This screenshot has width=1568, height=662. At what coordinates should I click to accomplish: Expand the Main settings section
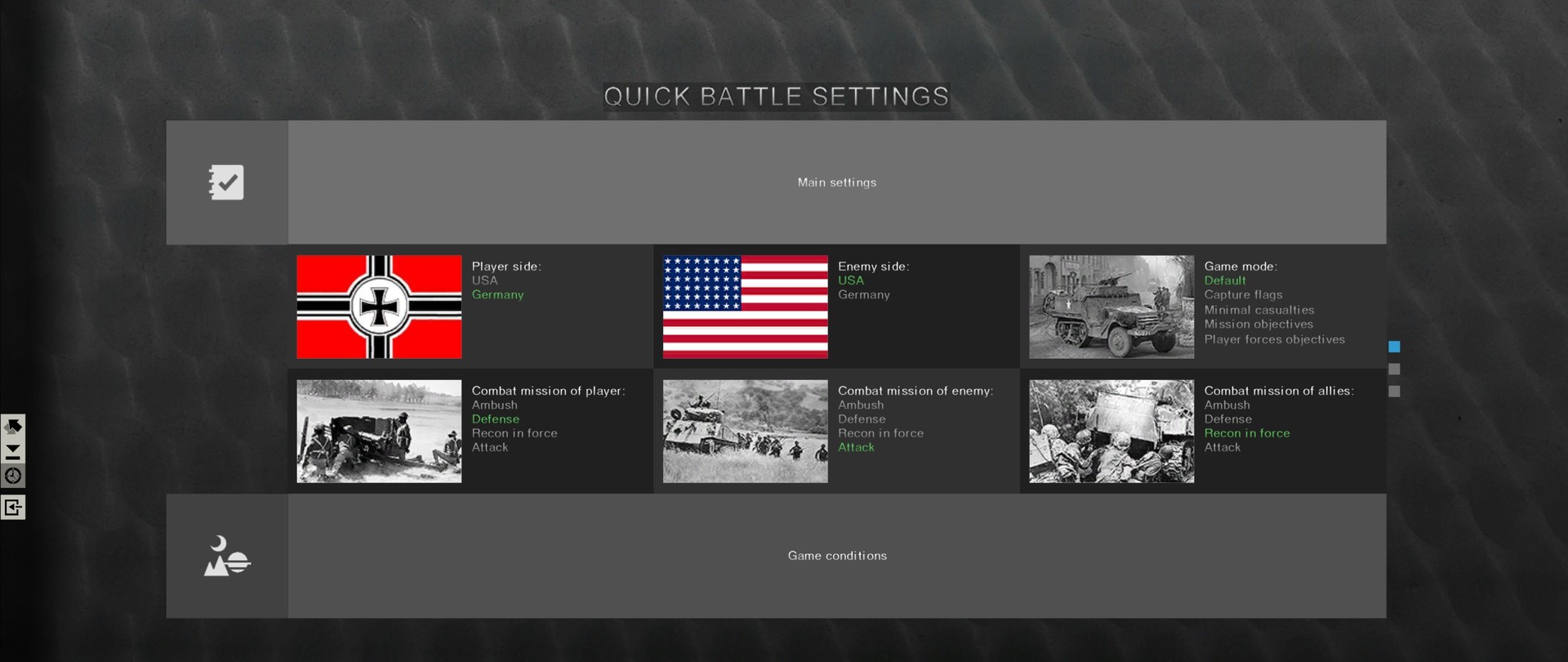836,182
